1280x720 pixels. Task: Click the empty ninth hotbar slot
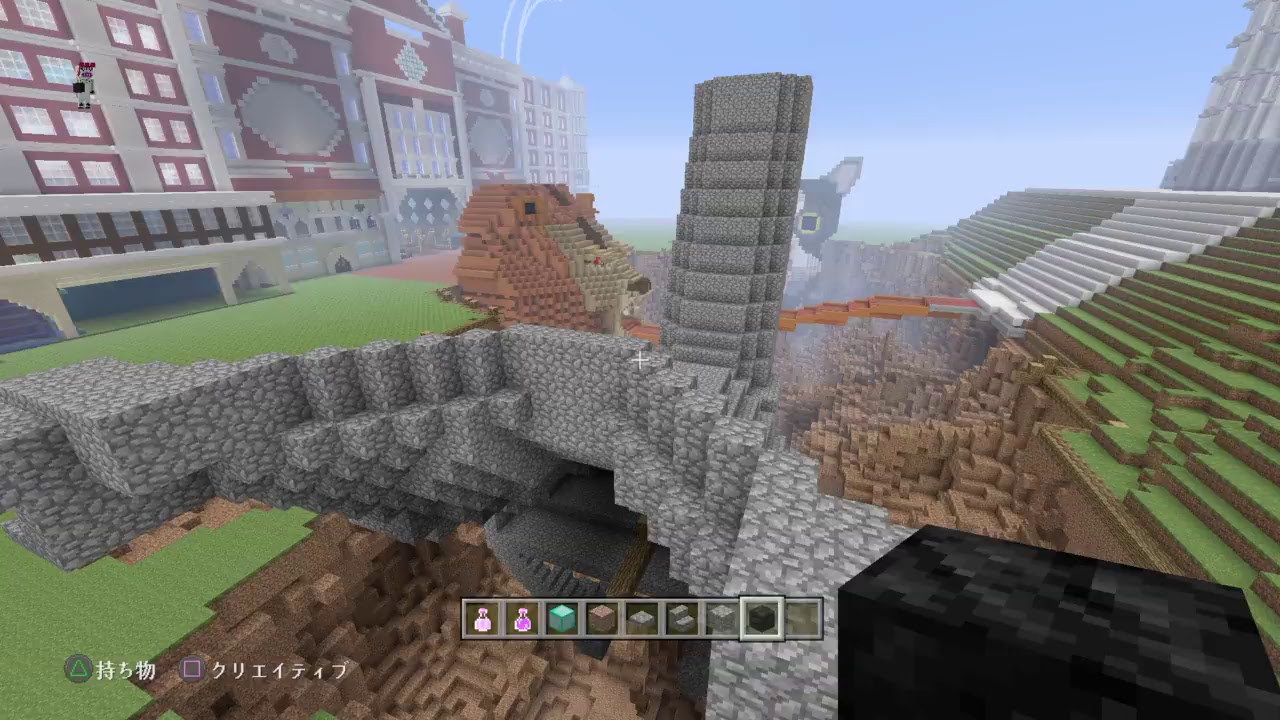coord(802,617)
